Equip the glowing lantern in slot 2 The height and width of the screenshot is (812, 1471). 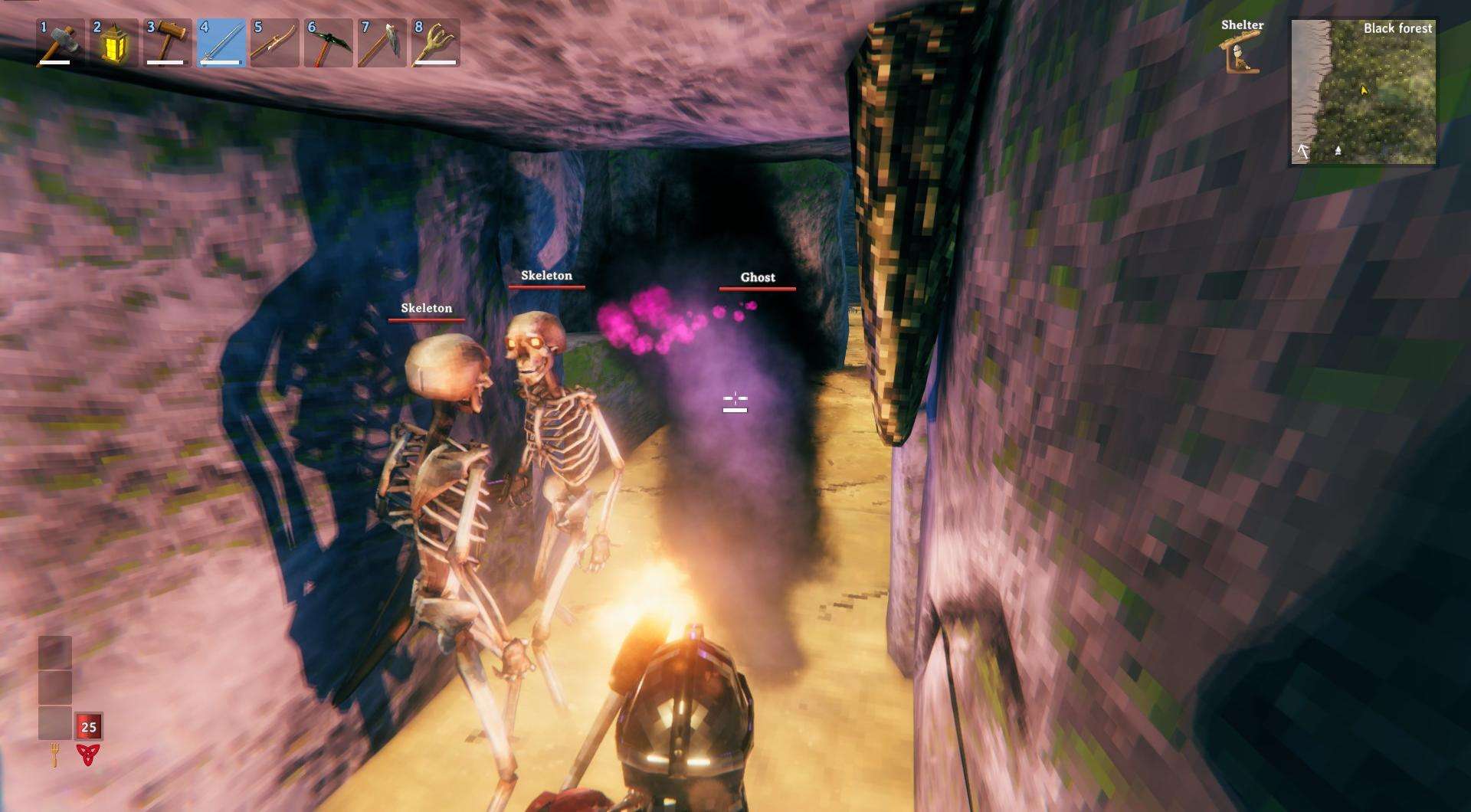point(113,43)
